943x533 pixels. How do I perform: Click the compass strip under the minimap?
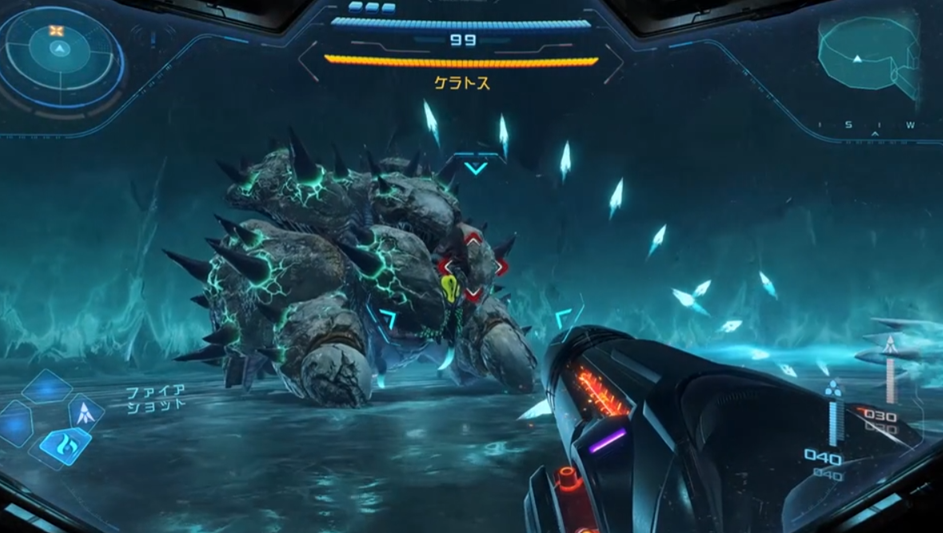click(867, 125)
